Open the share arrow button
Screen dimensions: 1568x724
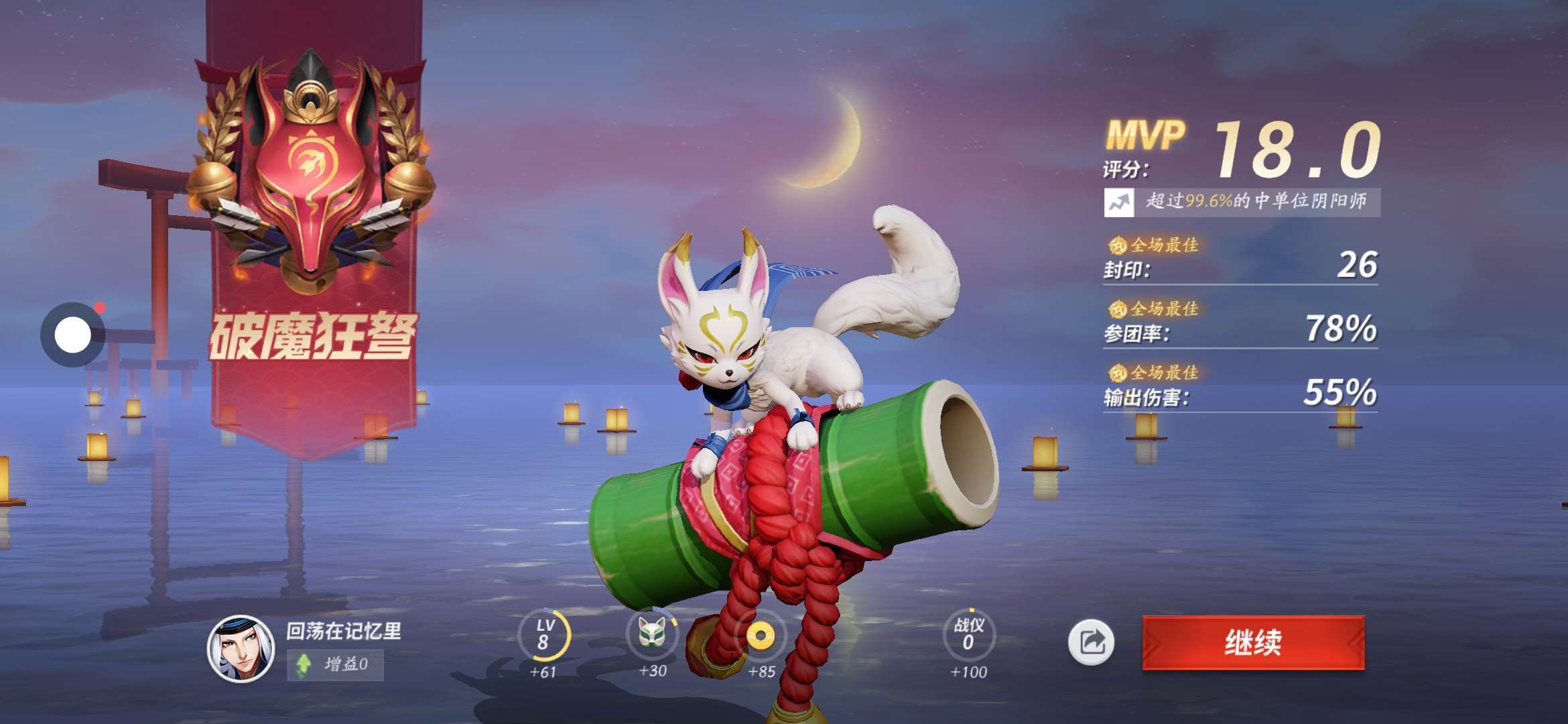click(x=1091, y=642)
